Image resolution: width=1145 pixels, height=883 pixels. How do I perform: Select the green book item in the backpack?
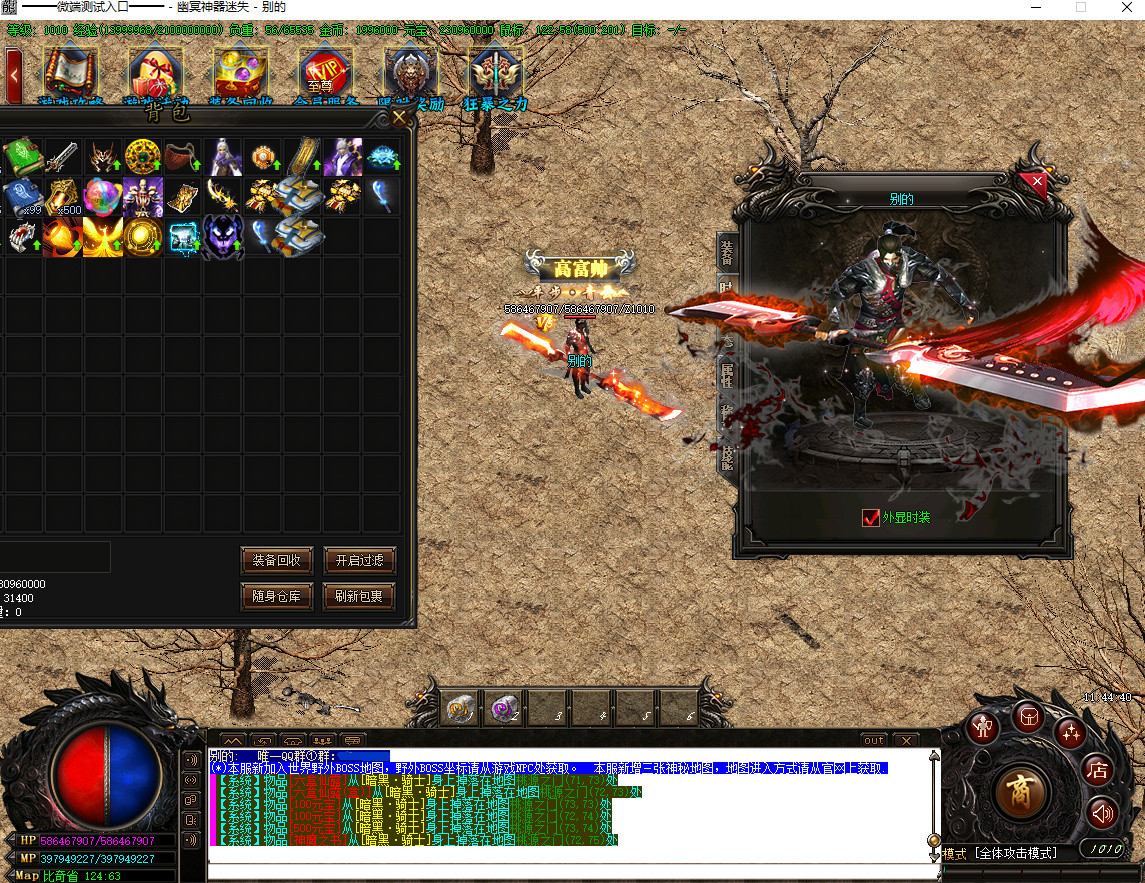pos(22,157)
